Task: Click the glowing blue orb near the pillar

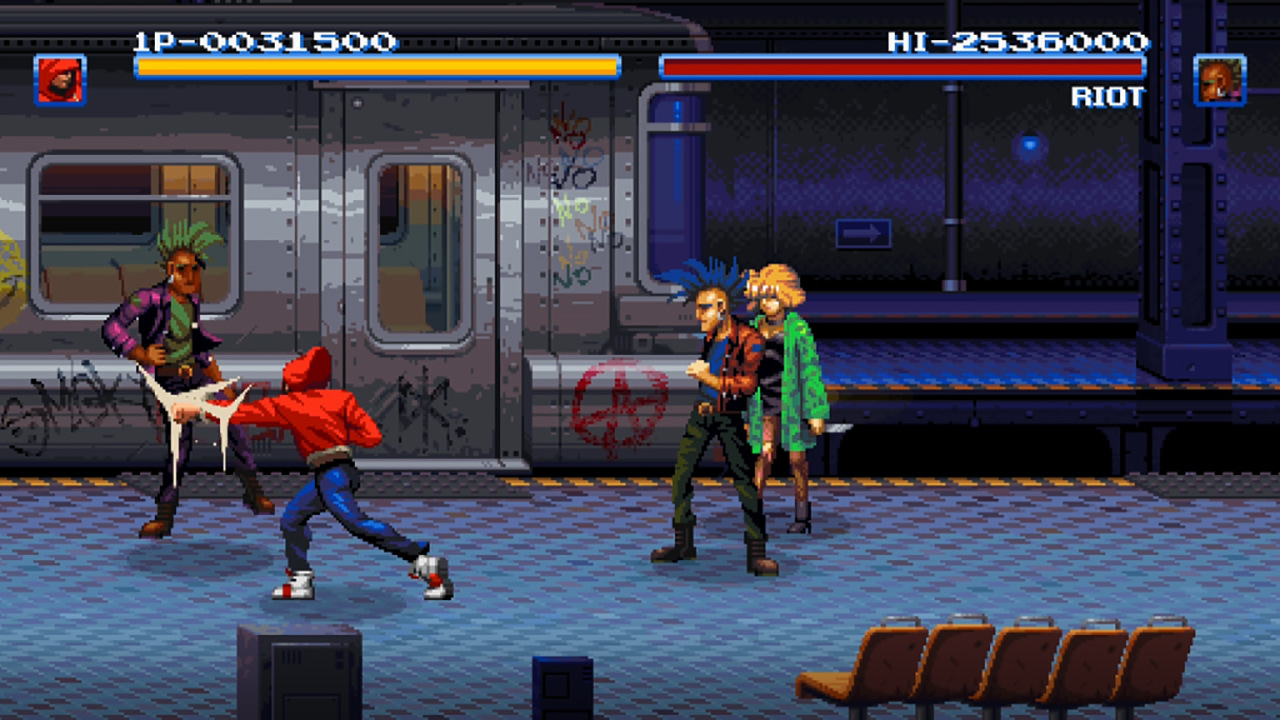Action: pos(1030,144)
